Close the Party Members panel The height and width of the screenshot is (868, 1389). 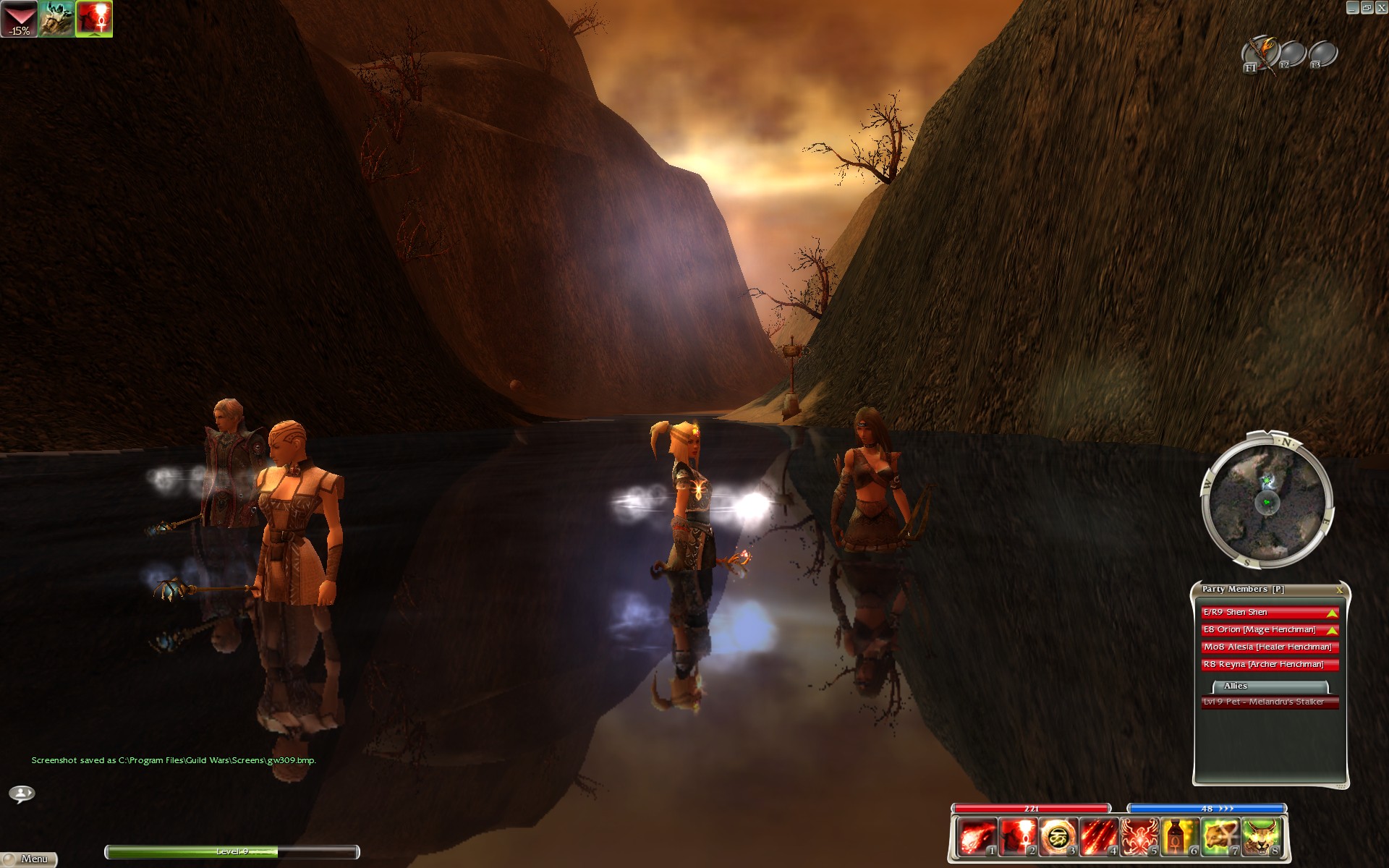[1339, 590]
